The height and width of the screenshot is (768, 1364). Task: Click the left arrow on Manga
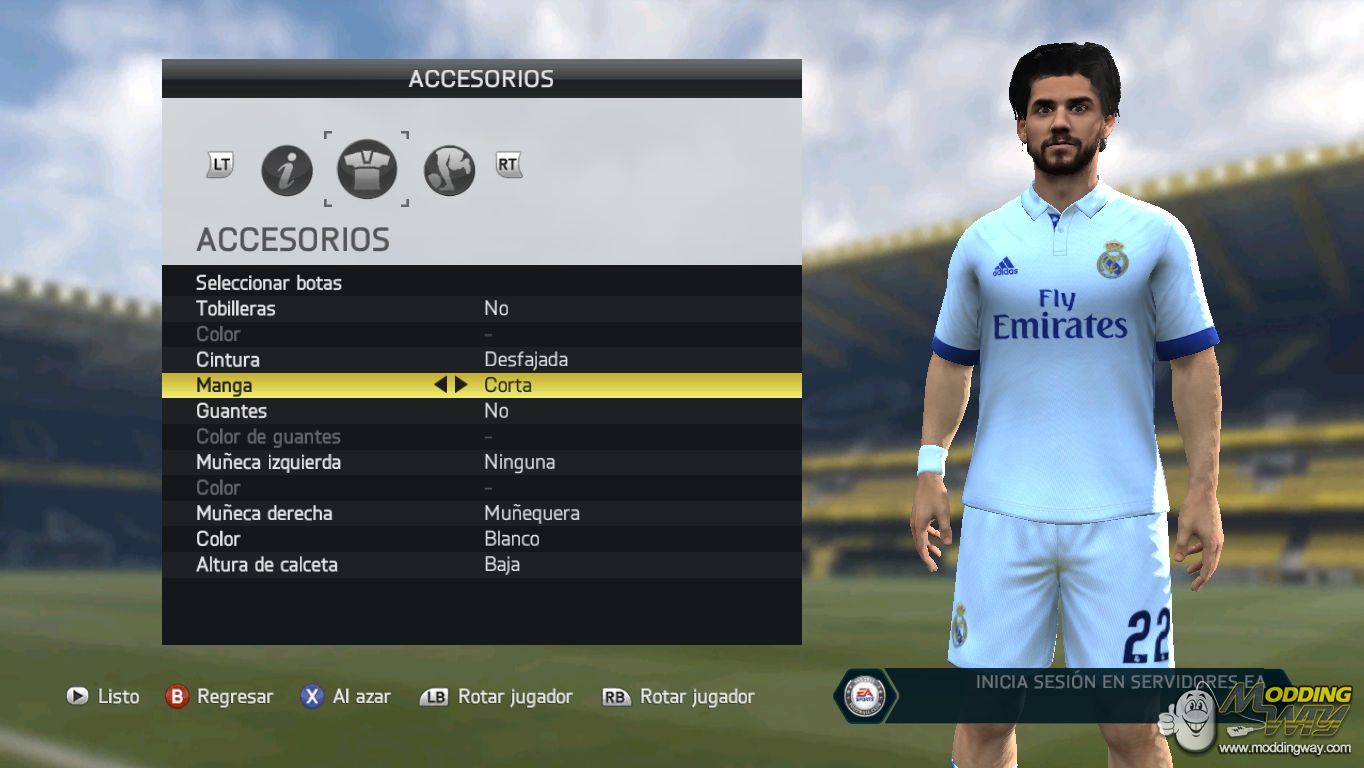[440, 385]
